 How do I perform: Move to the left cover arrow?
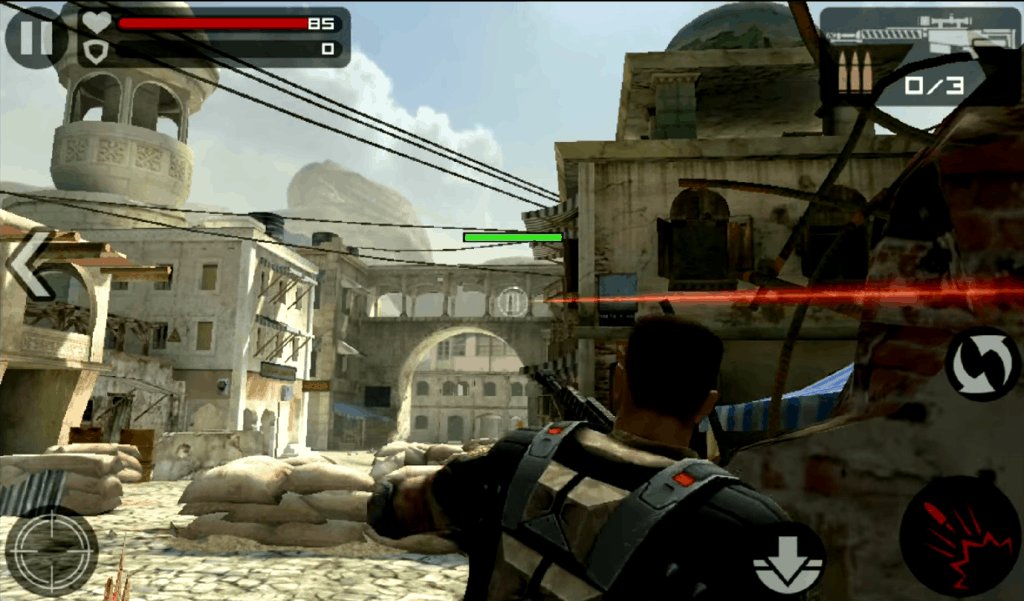point(30,265)
